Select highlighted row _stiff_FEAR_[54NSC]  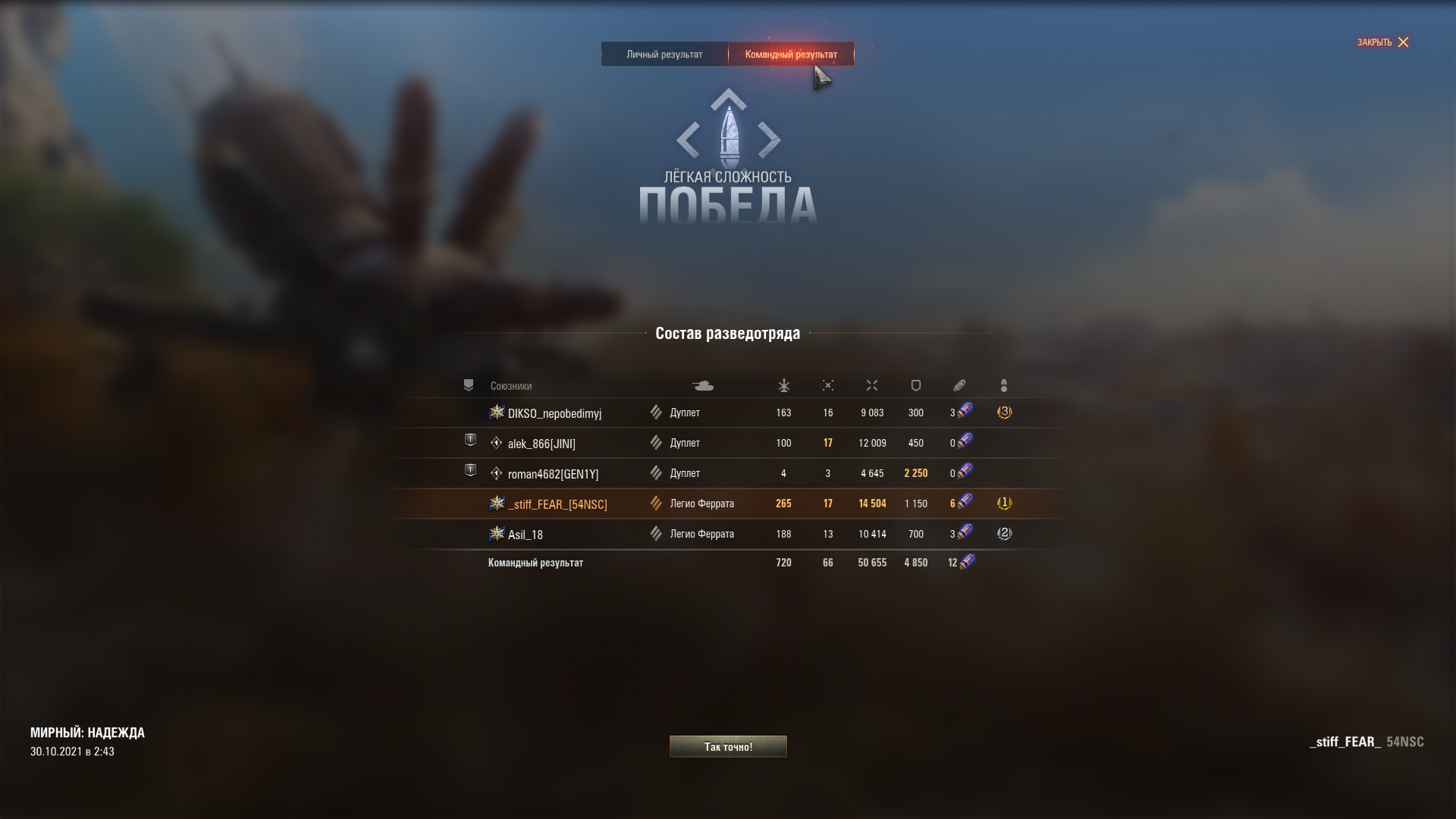557,504
